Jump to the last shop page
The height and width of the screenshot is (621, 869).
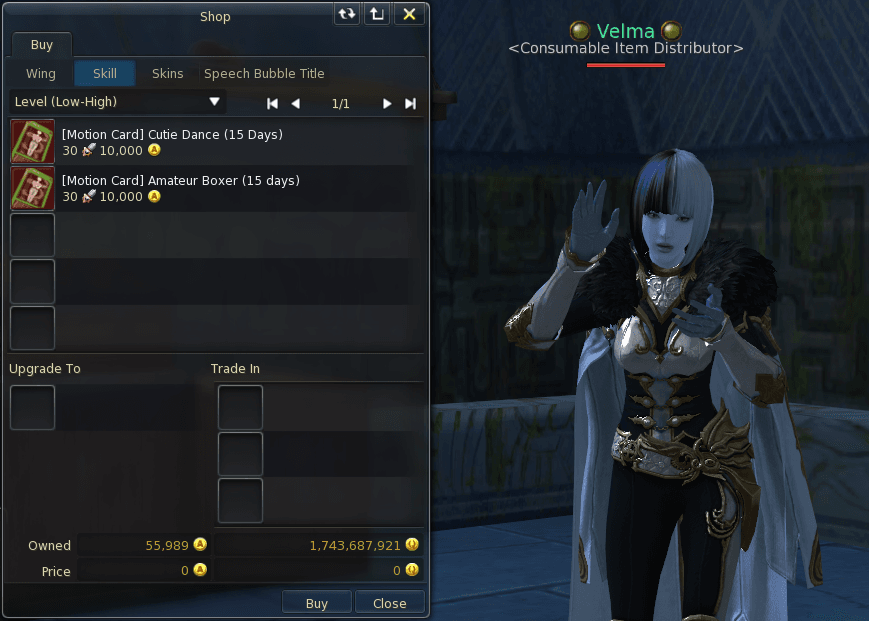[410, 104]
